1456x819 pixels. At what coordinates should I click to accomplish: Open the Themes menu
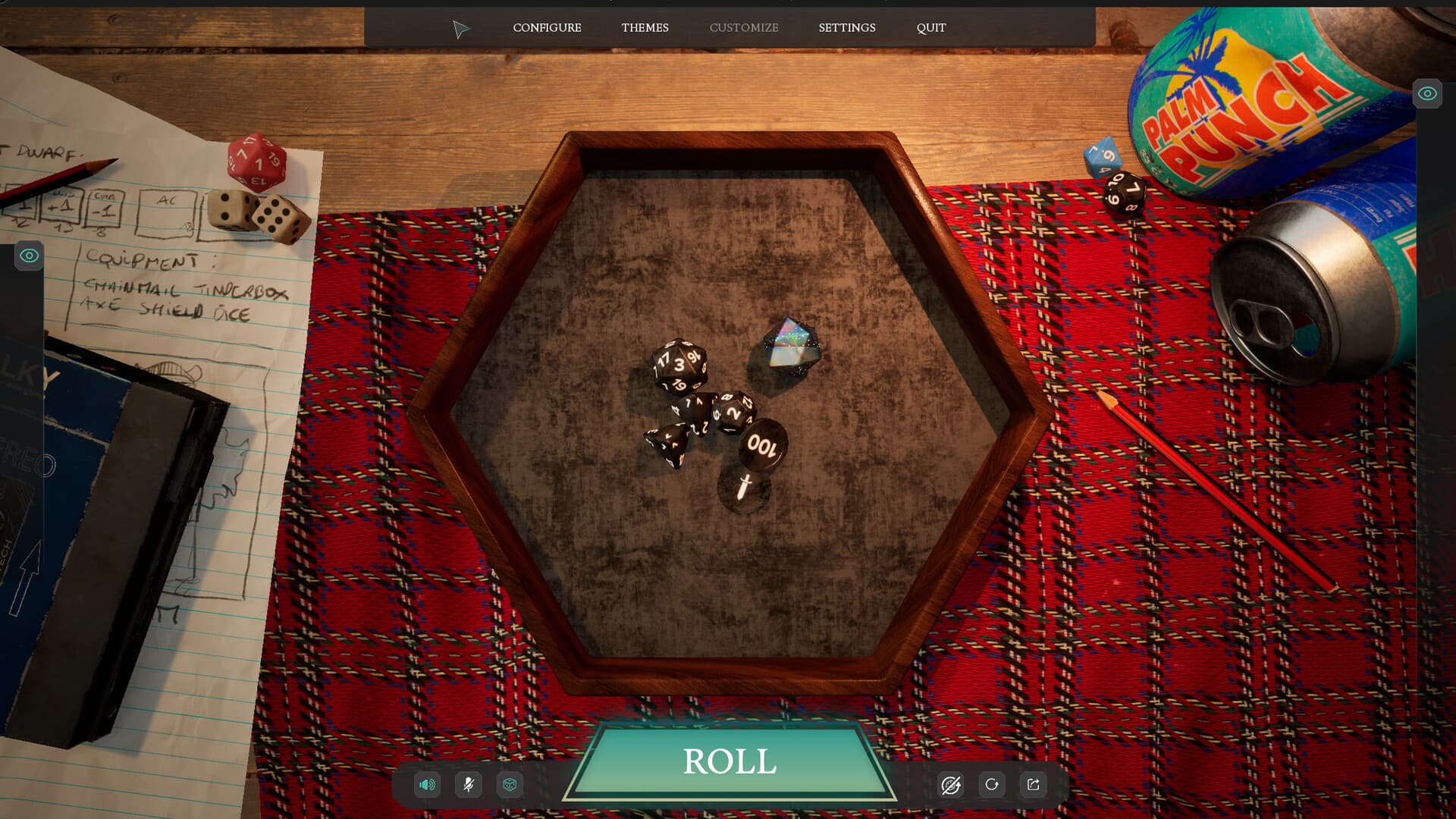pyautogui.click(x=645, y=28)
